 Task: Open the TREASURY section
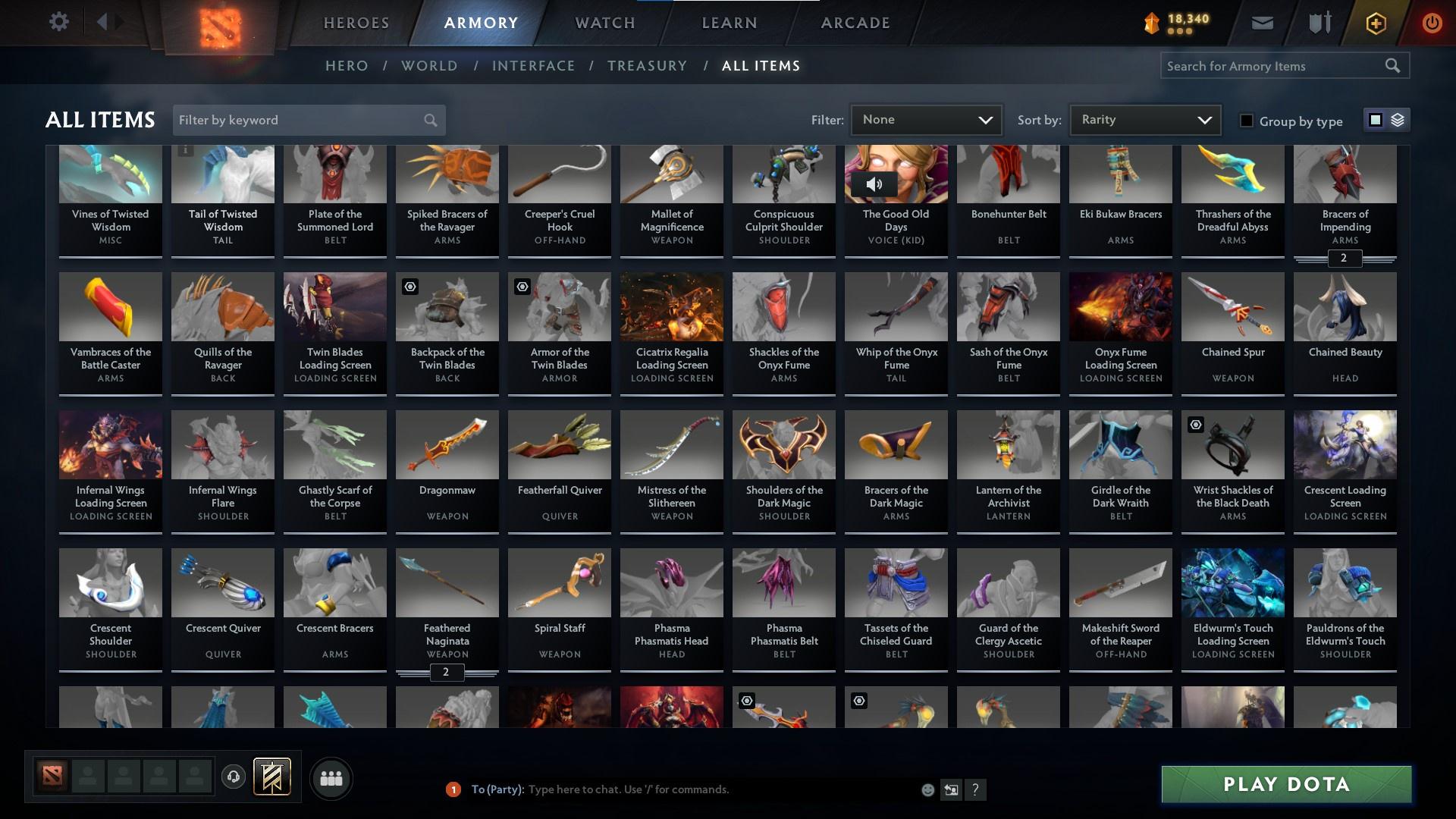[x=647, y=66]
